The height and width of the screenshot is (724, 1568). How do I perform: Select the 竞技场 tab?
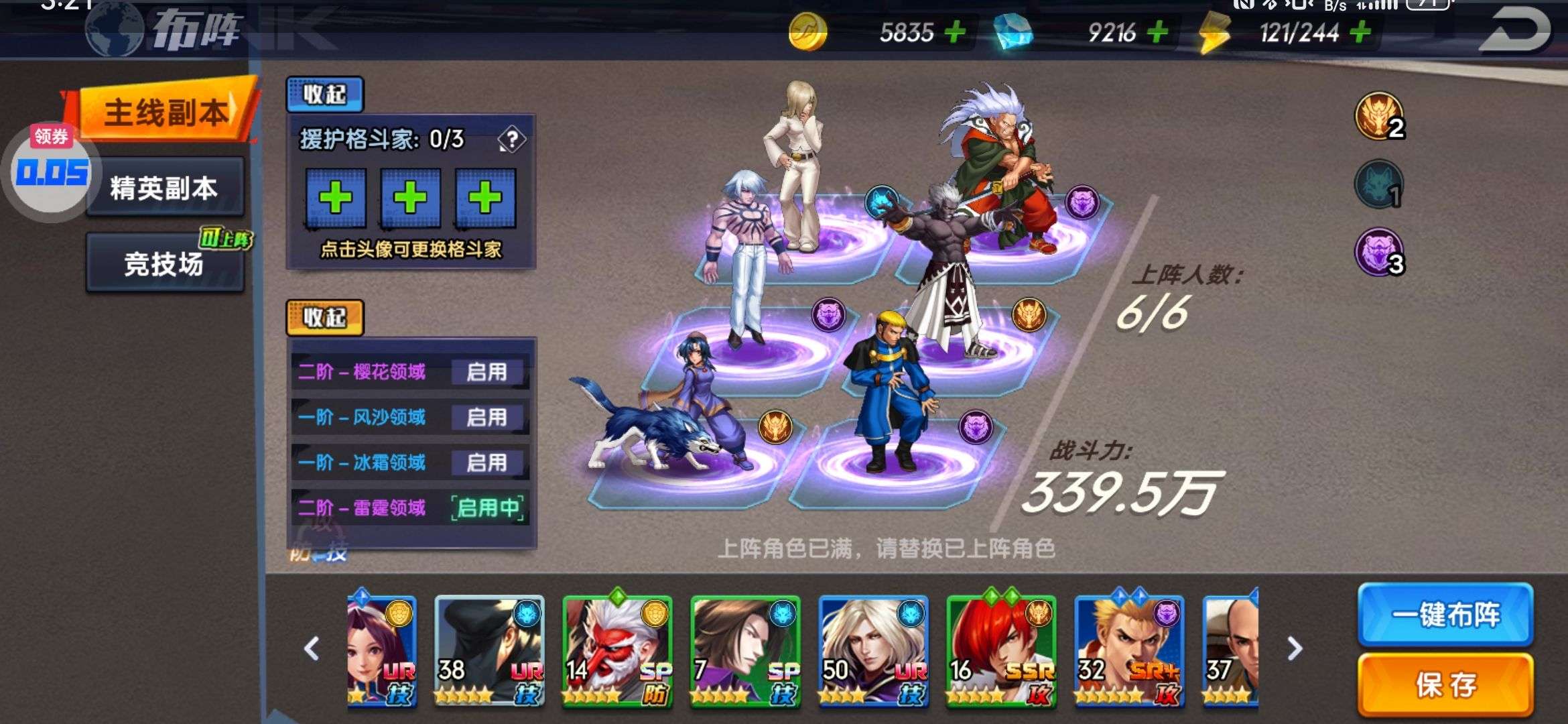click(x=164, y=264)
